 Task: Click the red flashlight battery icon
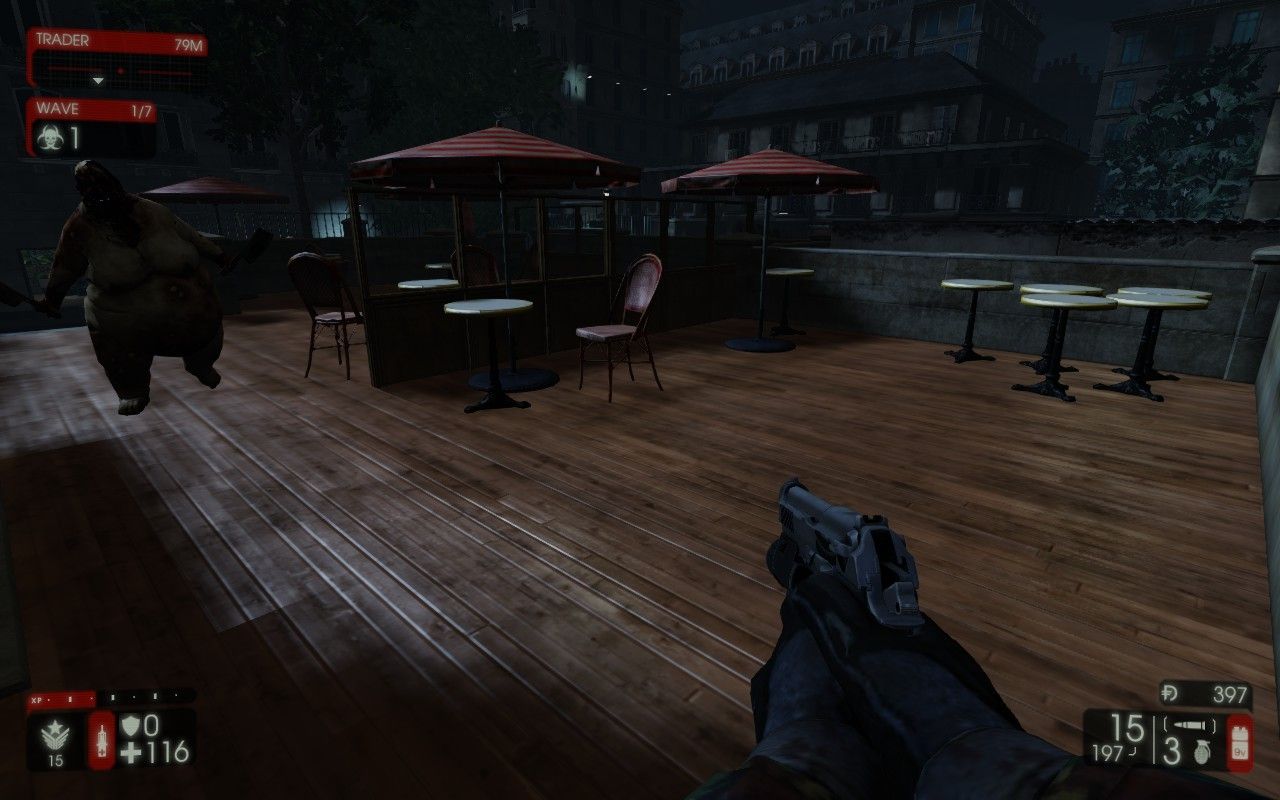click(x=1239, y=742)
